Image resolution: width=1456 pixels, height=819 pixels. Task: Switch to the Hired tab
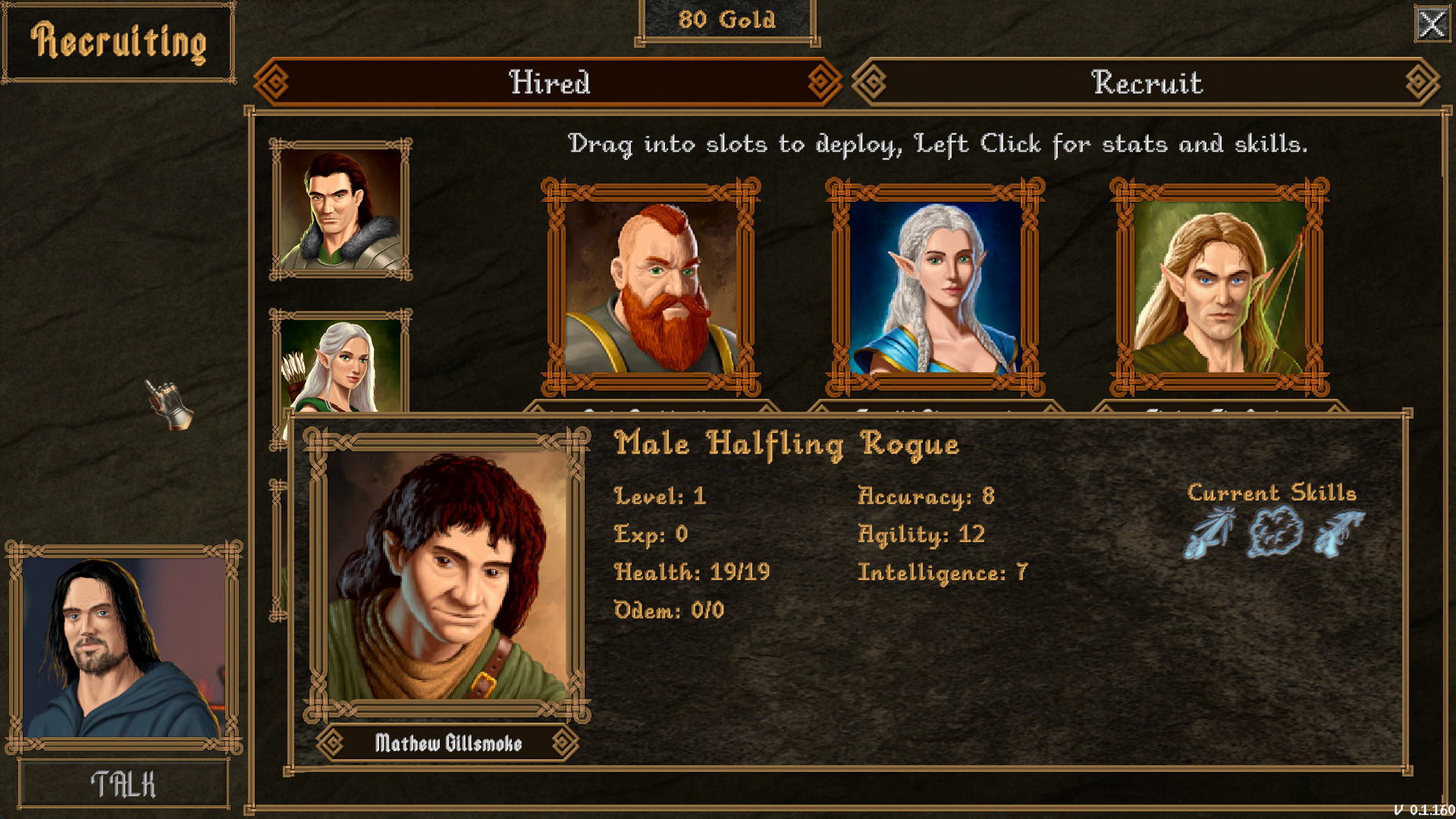click(548, 82)
